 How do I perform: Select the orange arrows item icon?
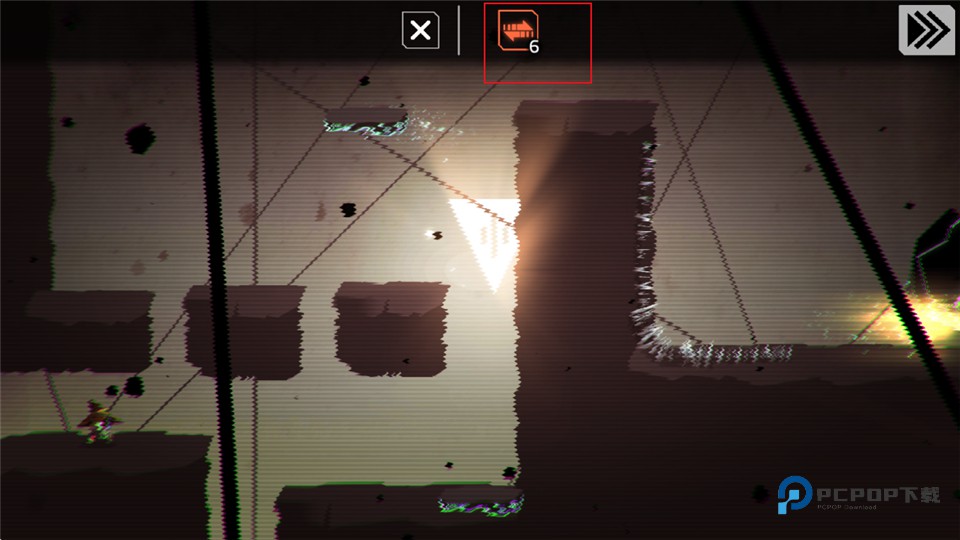coord(518,31)
